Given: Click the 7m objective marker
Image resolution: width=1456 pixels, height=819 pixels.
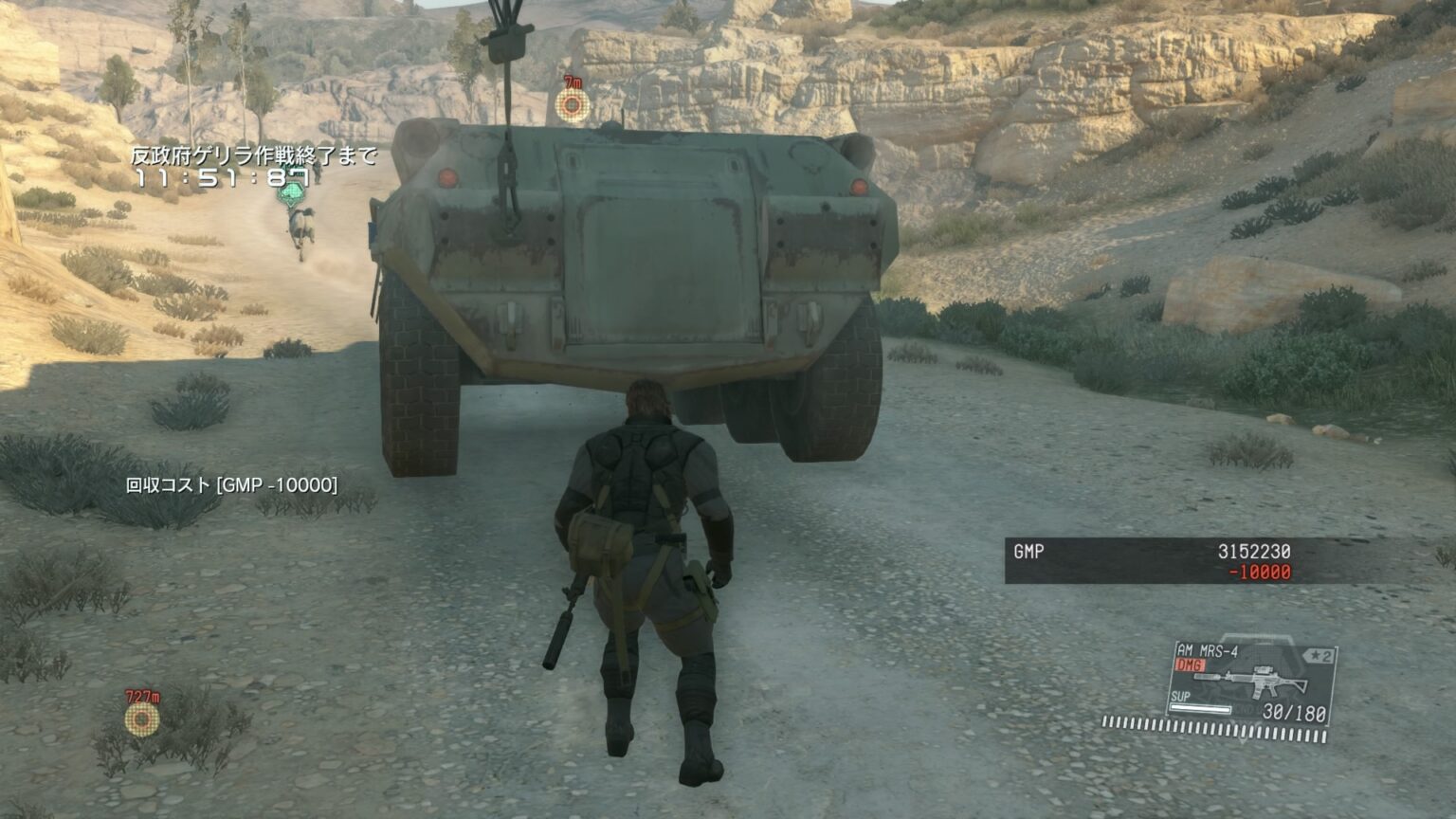Looking at the screenshot, I should (x=572, y=103).
